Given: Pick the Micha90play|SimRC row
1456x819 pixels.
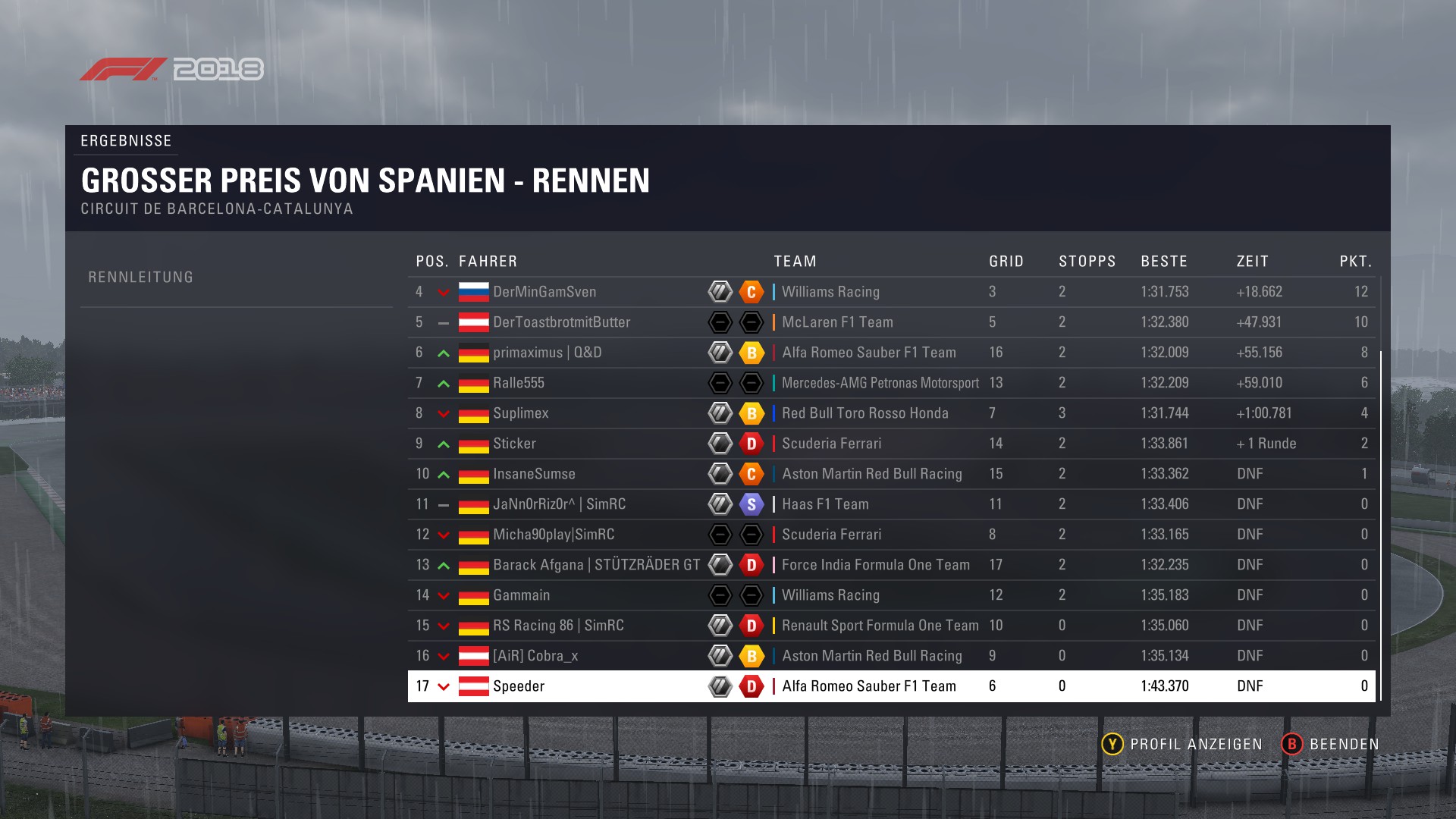Looking at the screenshot, I should [554, 535].
